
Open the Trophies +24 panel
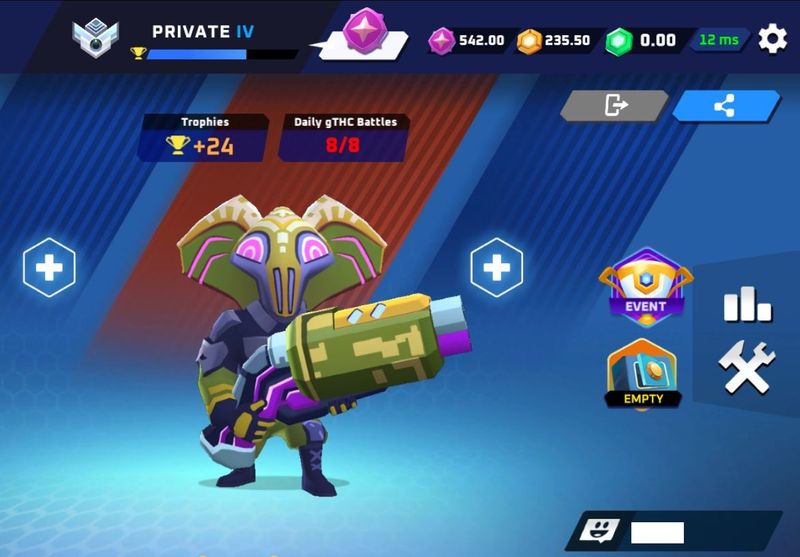point(204,137)
